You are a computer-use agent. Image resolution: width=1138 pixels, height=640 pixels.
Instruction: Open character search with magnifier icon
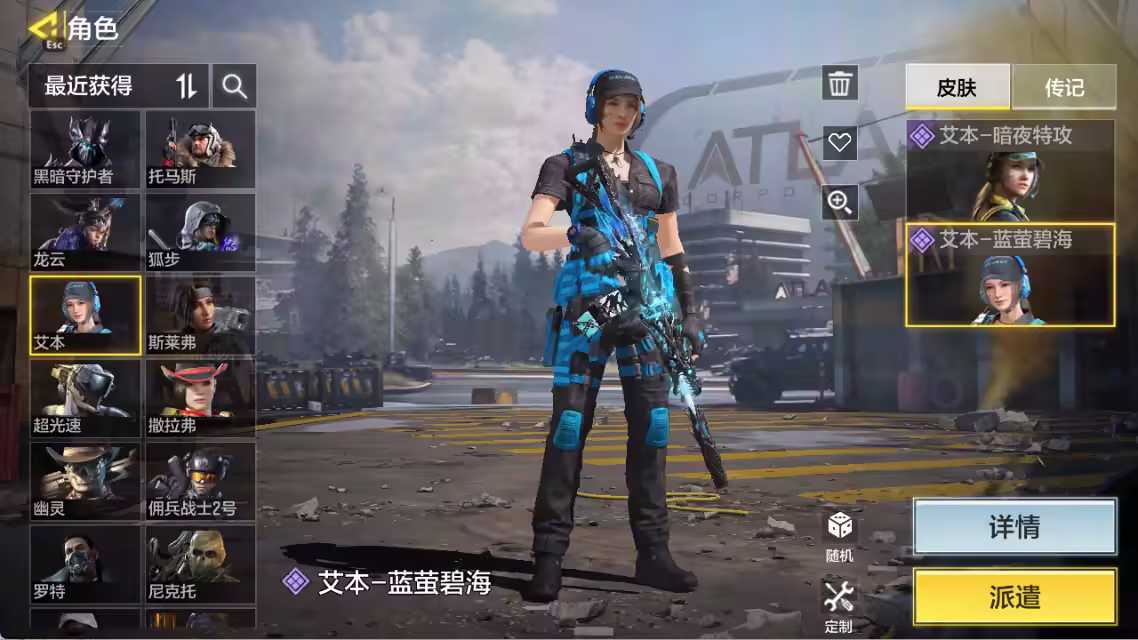pos(235,87)
